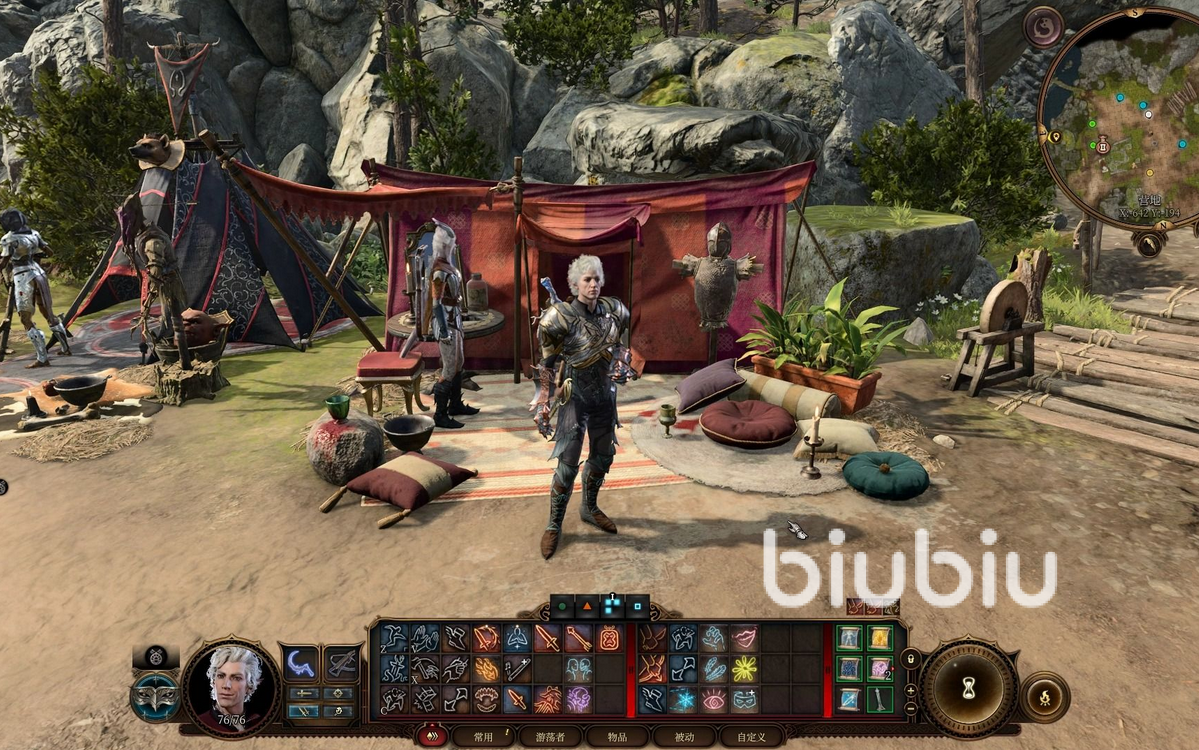This screenshot has height=750, width=1199.
Task: Select the blue snowflake spell icon
Action: (x=683, y=699)
